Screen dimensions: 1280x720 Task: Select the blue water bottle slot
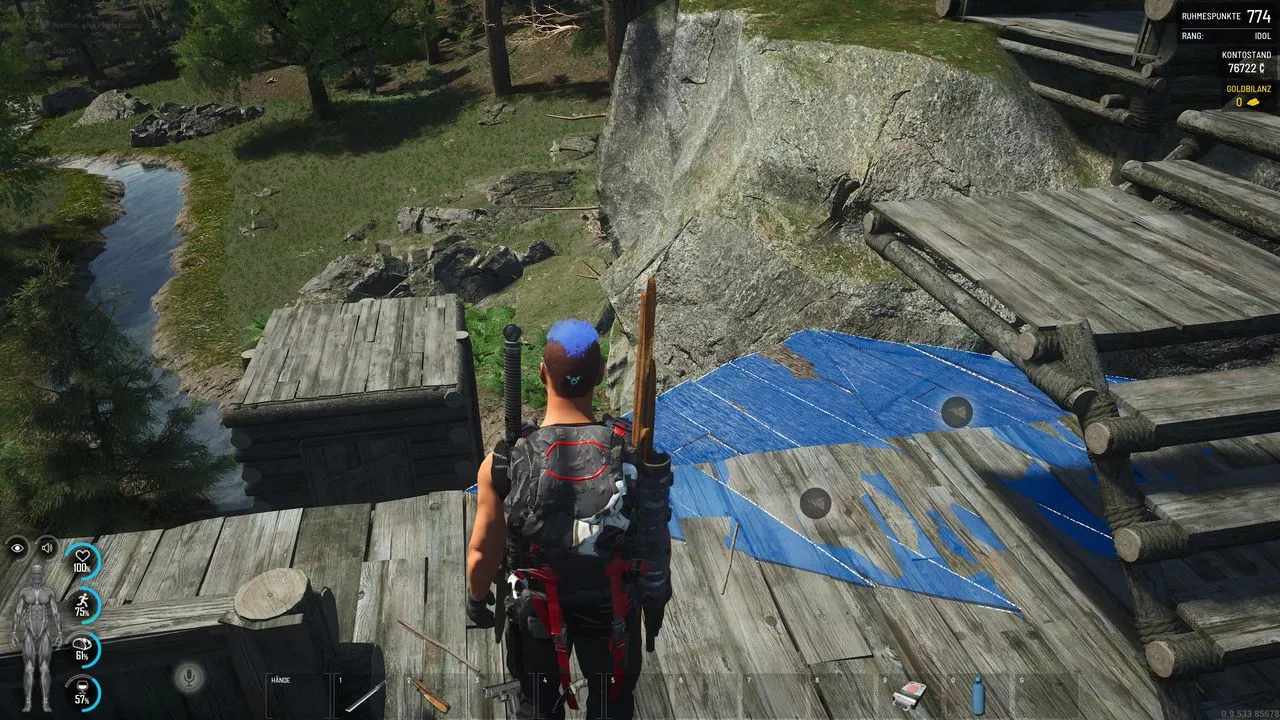[978, 694]
